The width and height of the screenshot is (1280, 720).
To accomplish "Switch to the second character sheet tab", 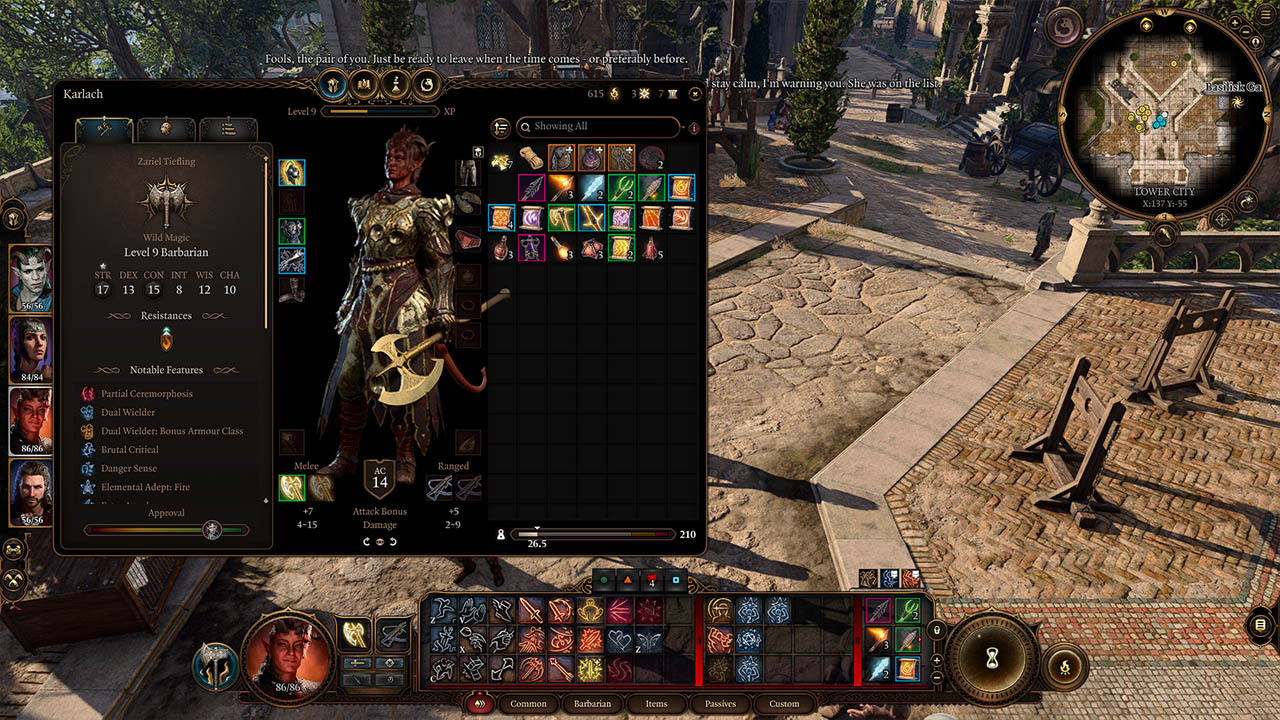I will coord(166,130).
